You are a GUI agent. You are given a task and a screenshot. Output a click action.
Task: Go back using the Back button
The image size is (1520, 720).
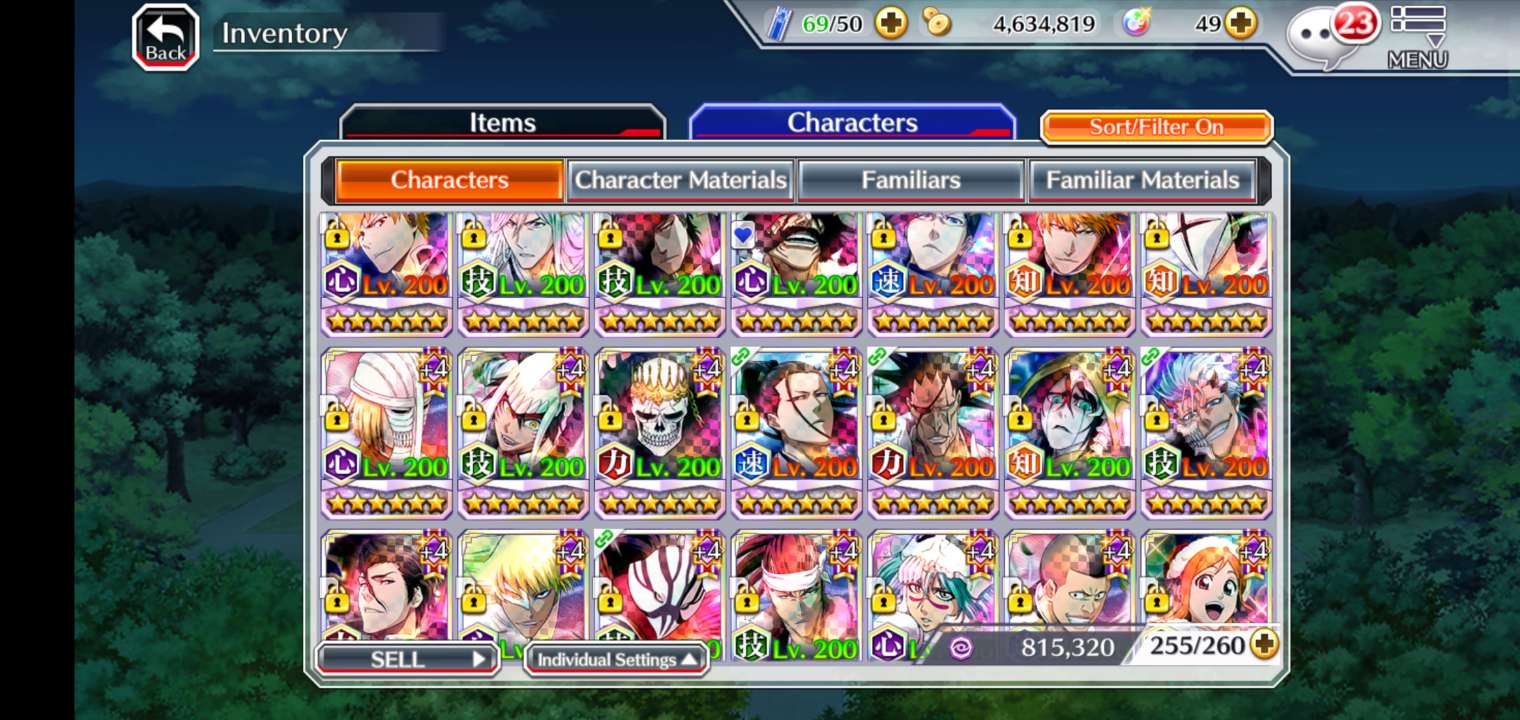[165, 38]
